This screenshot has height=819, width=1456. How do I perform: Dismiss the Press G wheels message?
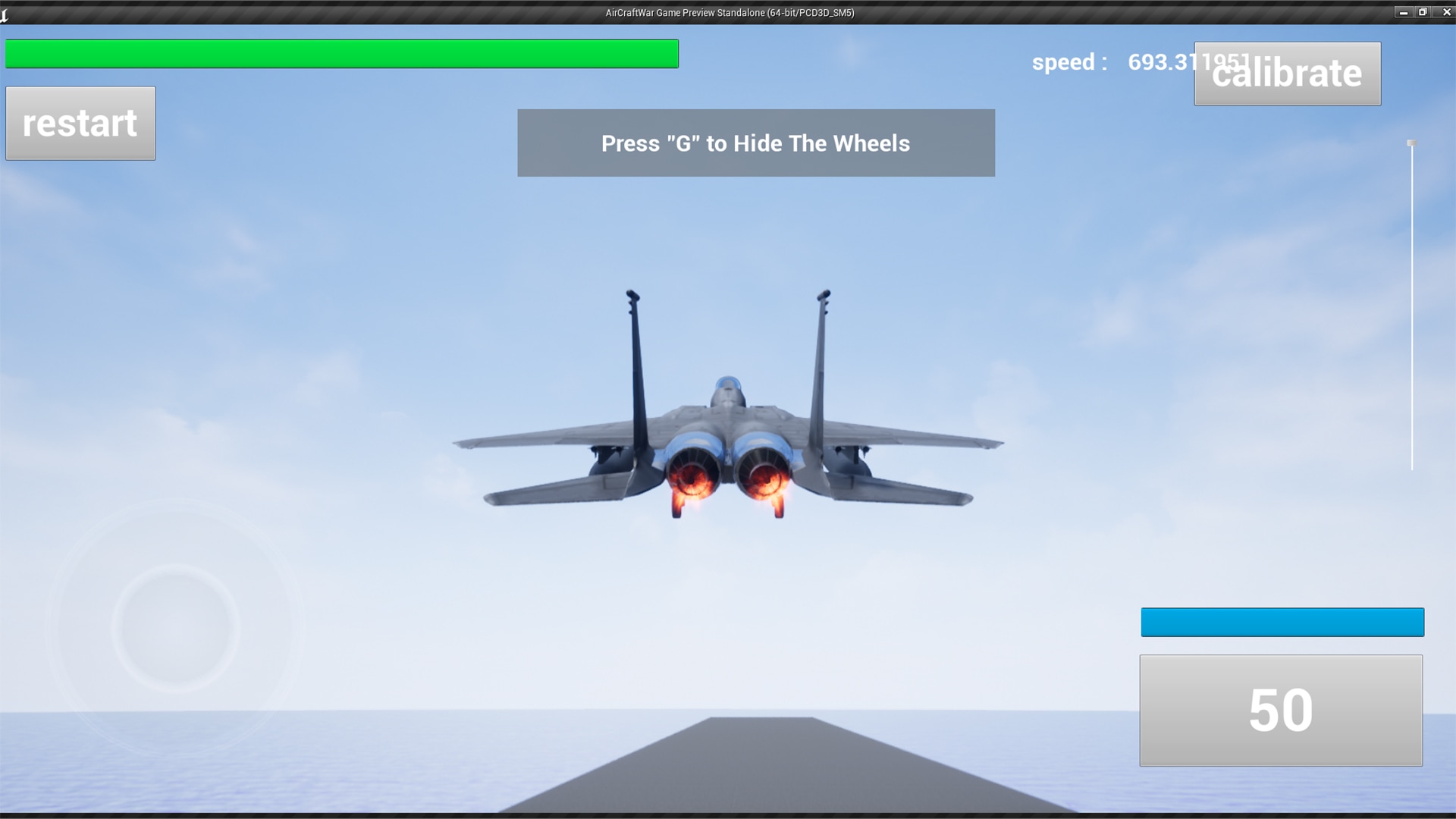click(755, 143)
